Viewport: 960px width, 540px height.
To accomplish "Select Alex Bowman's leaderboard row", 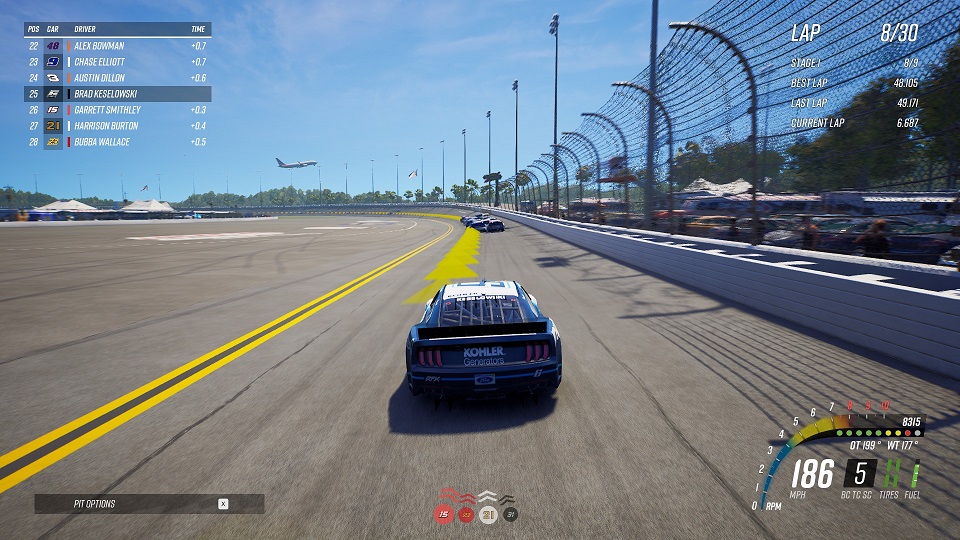I will coord(118,46).
